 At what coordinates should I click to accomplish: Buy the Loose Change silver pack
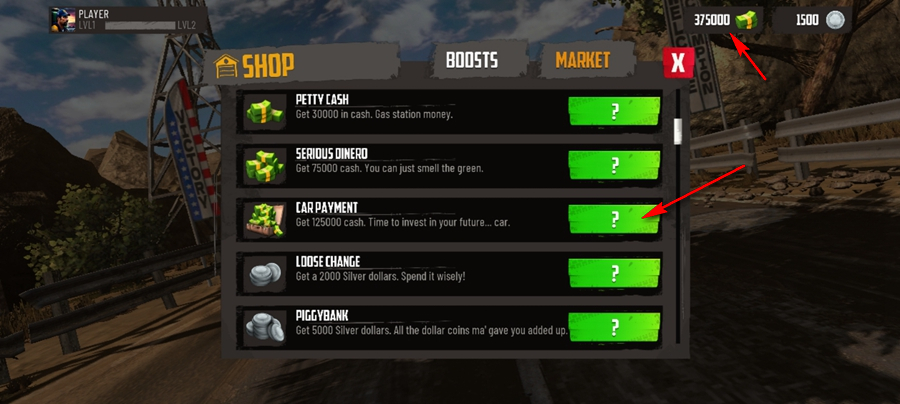point(614,273)
